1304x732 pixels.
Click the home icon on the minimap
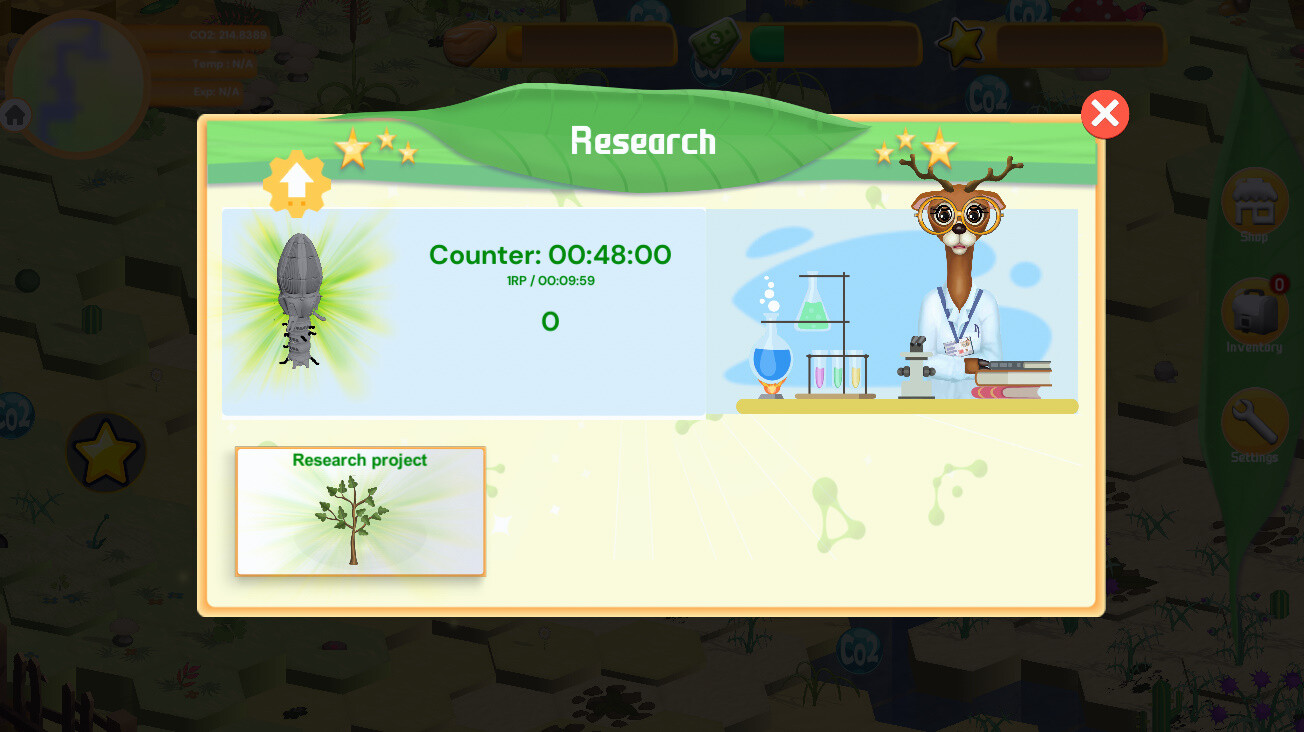(x=15, y=114)
